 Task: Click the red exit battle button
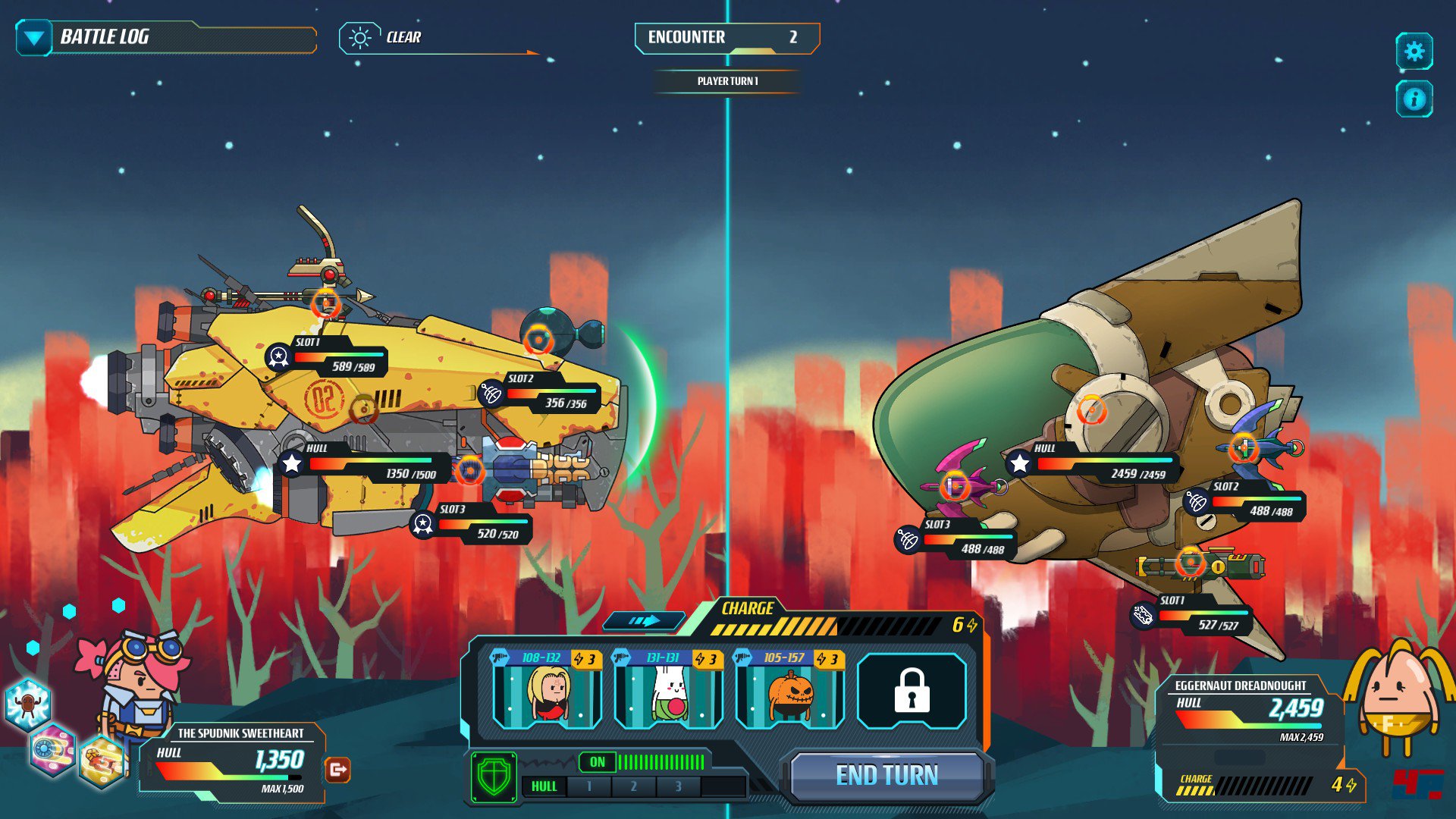[x=337, y=770]
